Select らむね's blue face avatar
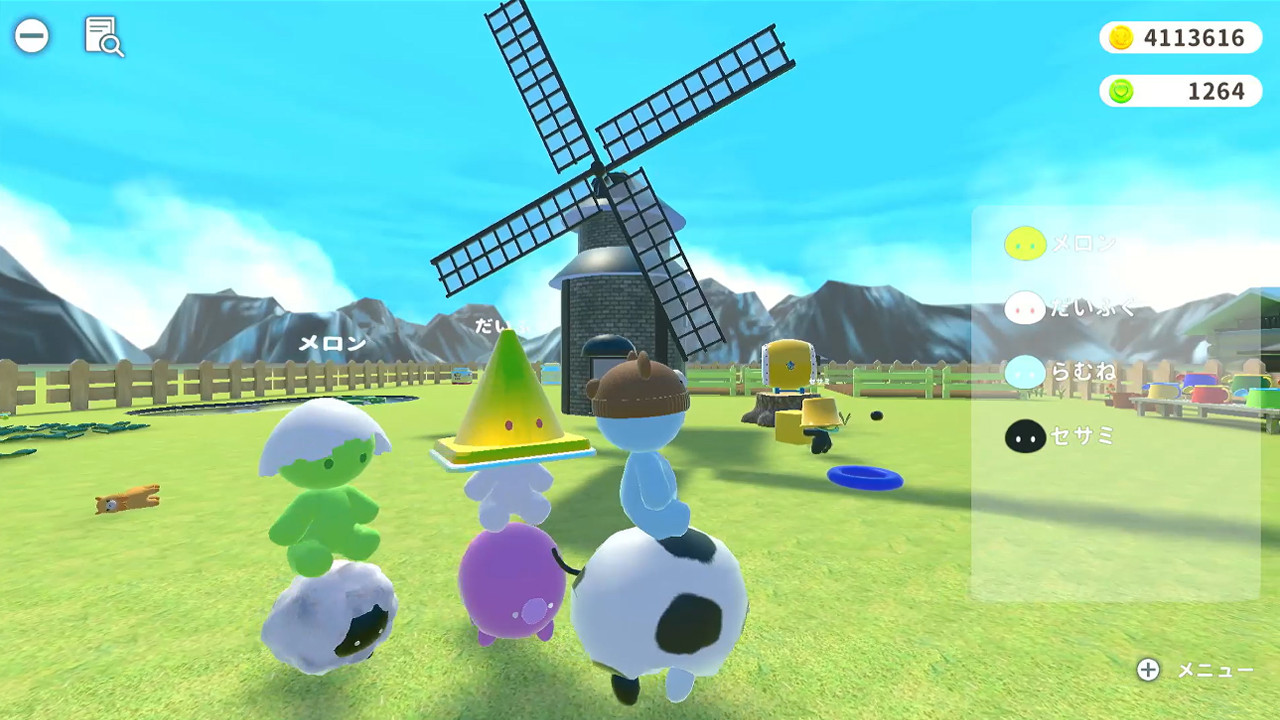The image size is (1280, 720). pos(1025,372)
